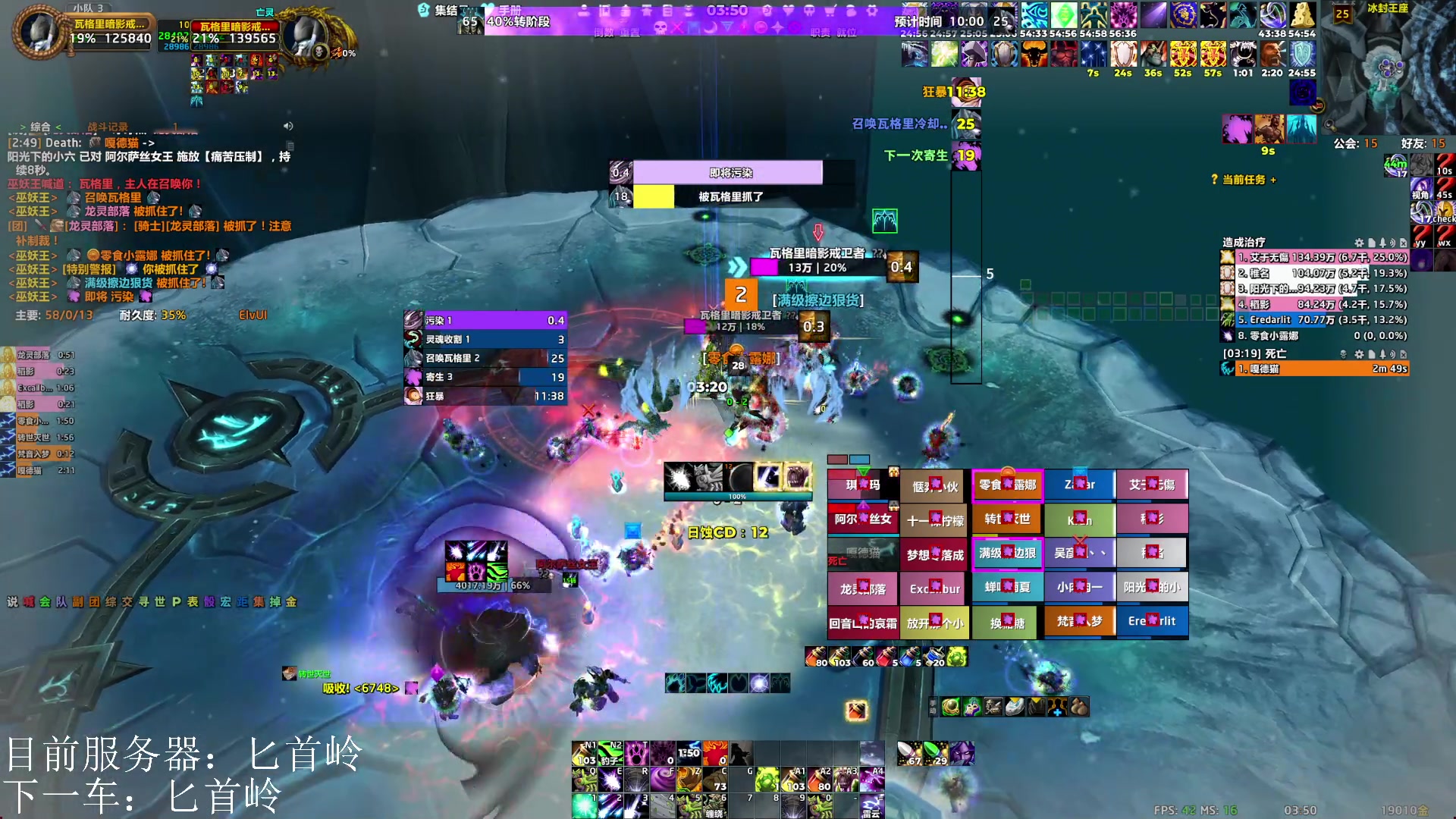
Task: Target raid member 零食小露娜 in raid frames
Action: [x=1007, y=485]
